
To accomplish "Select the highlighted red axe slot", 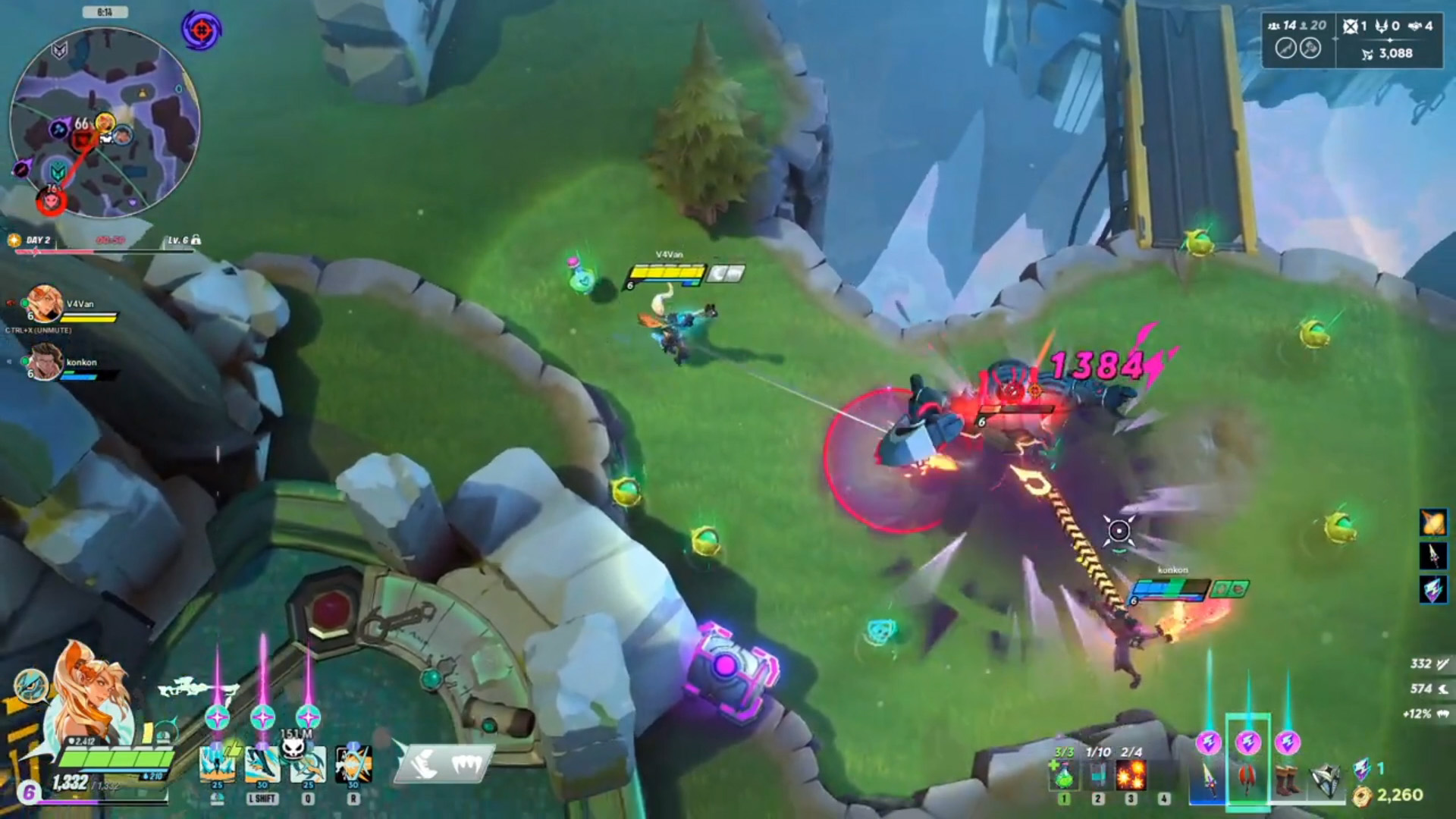I will coord(1247,780).
